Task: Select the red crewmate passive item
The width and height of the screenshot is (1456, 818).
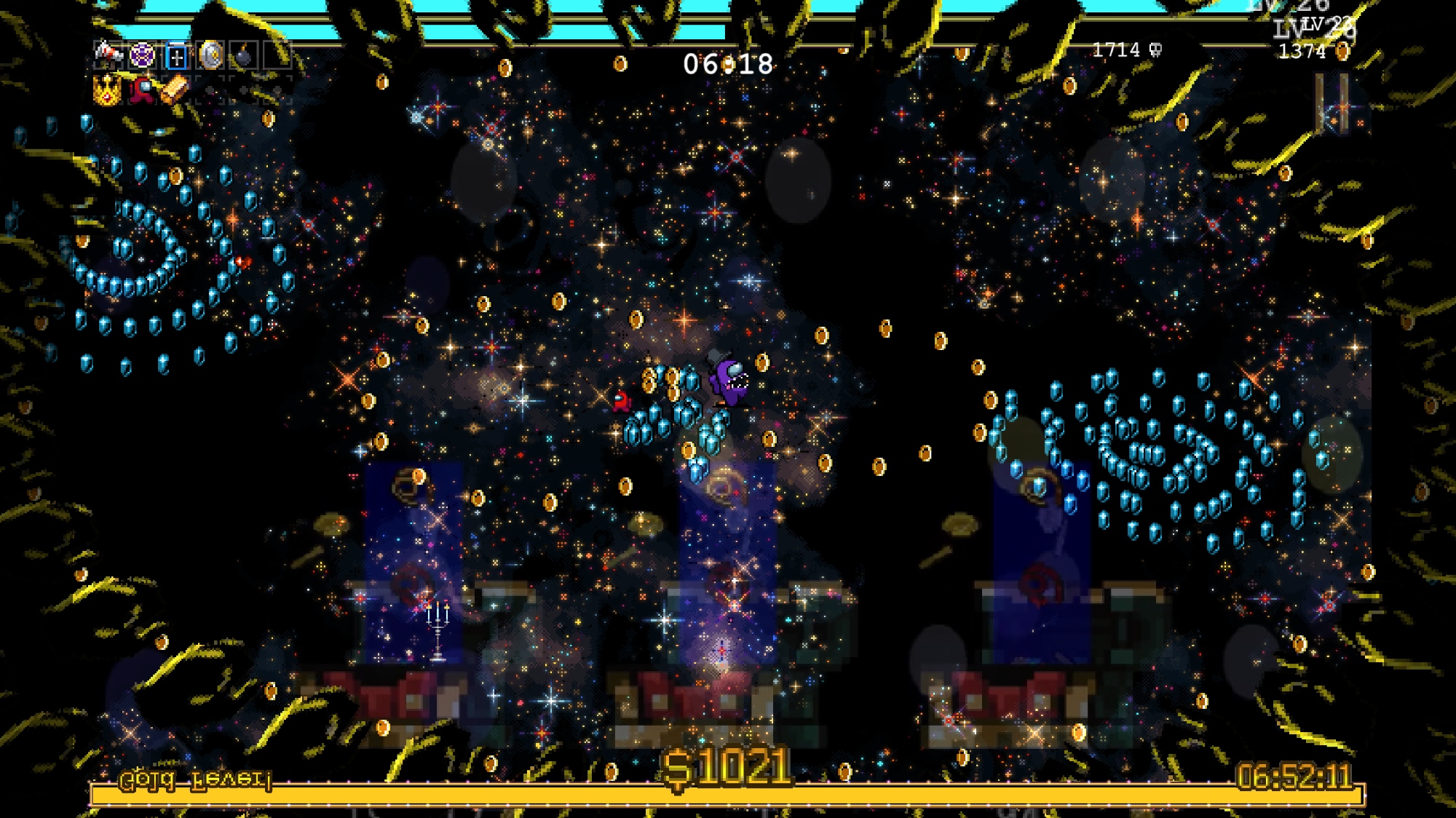Action: pos(142,90)
